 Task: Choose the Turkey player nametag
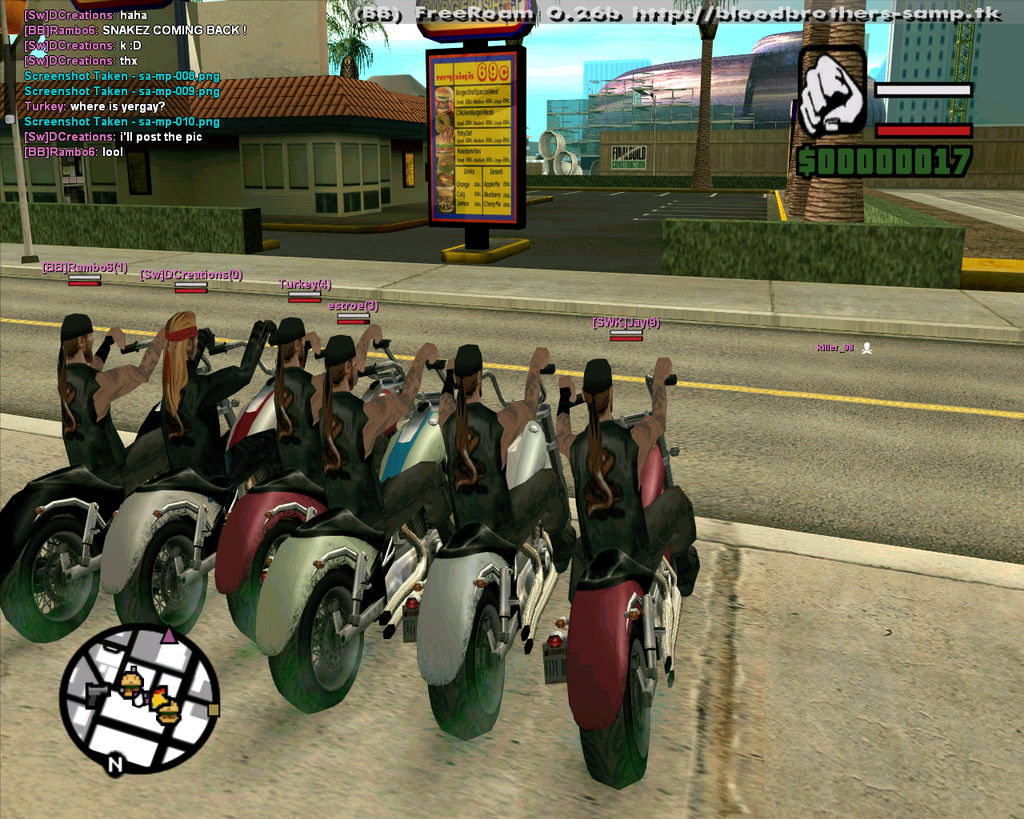305,284
